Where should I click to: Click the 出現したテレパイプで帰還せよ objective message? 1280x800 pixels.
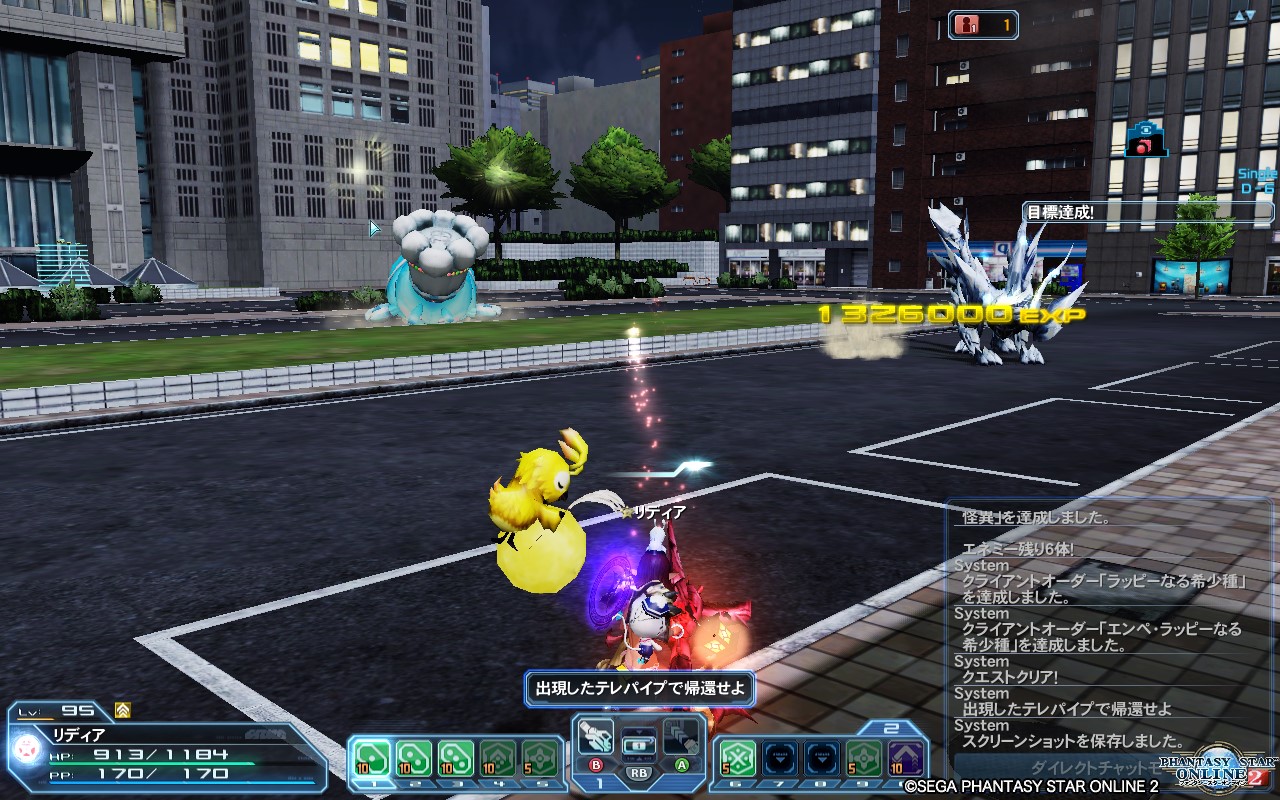(640, 689)
